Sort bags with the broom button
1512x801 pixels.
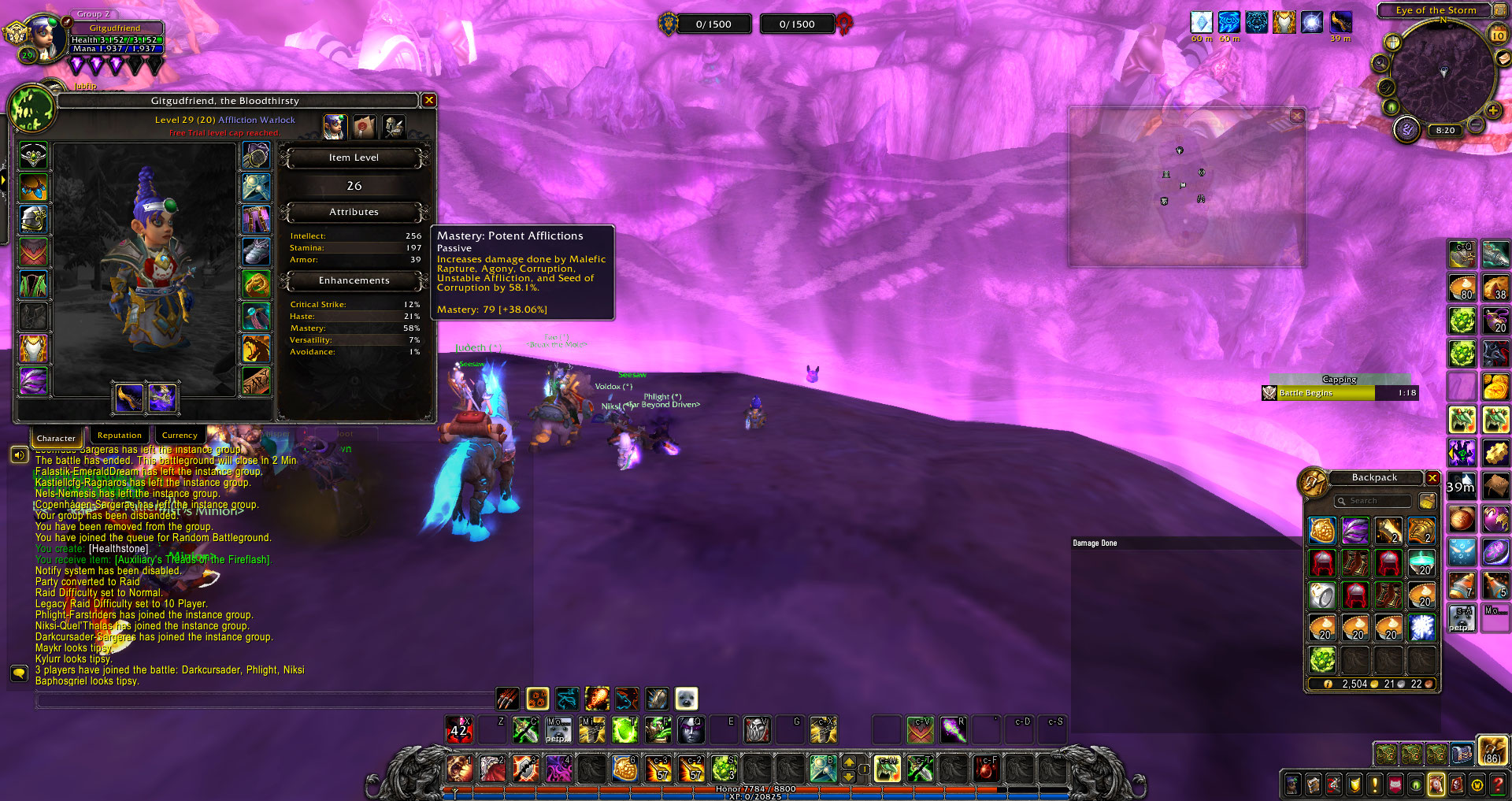click(x=1427, y=501)
